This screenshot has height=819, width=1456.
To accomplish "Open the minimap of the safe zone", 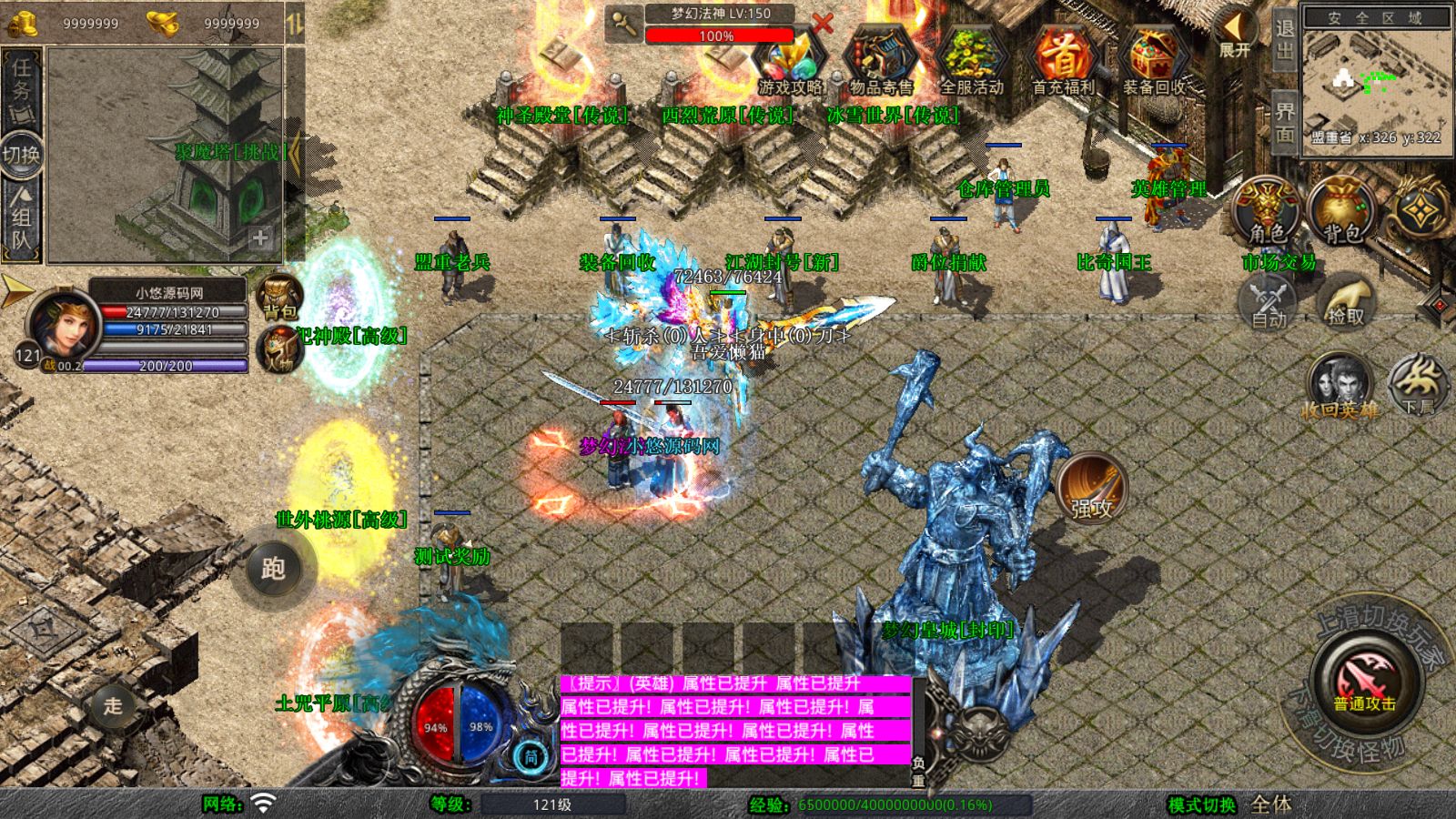I will (x=1374, y=84).
